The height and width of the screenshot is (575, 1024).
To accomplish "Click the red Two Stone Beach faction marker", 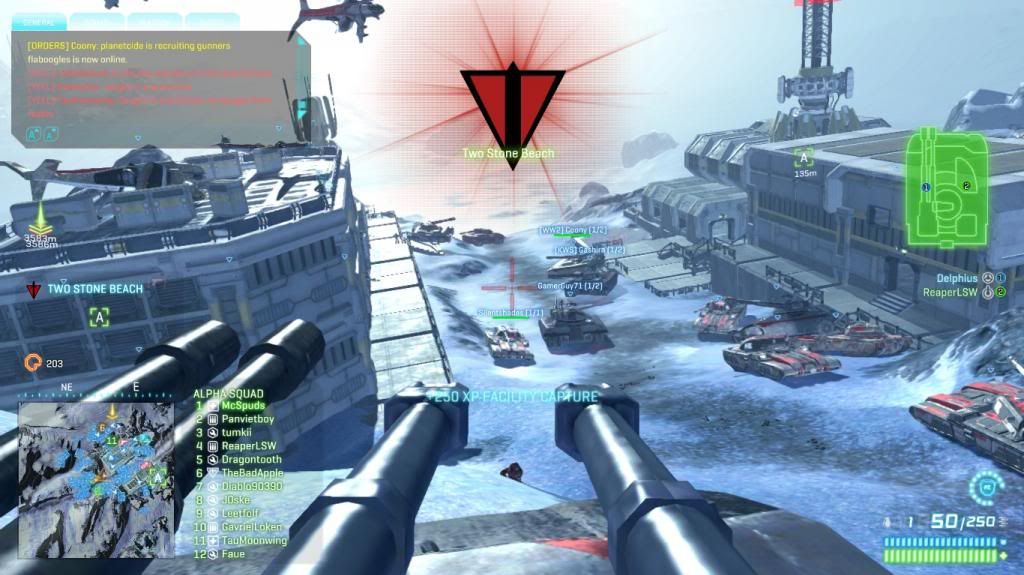I will click(x=511, y=108).
